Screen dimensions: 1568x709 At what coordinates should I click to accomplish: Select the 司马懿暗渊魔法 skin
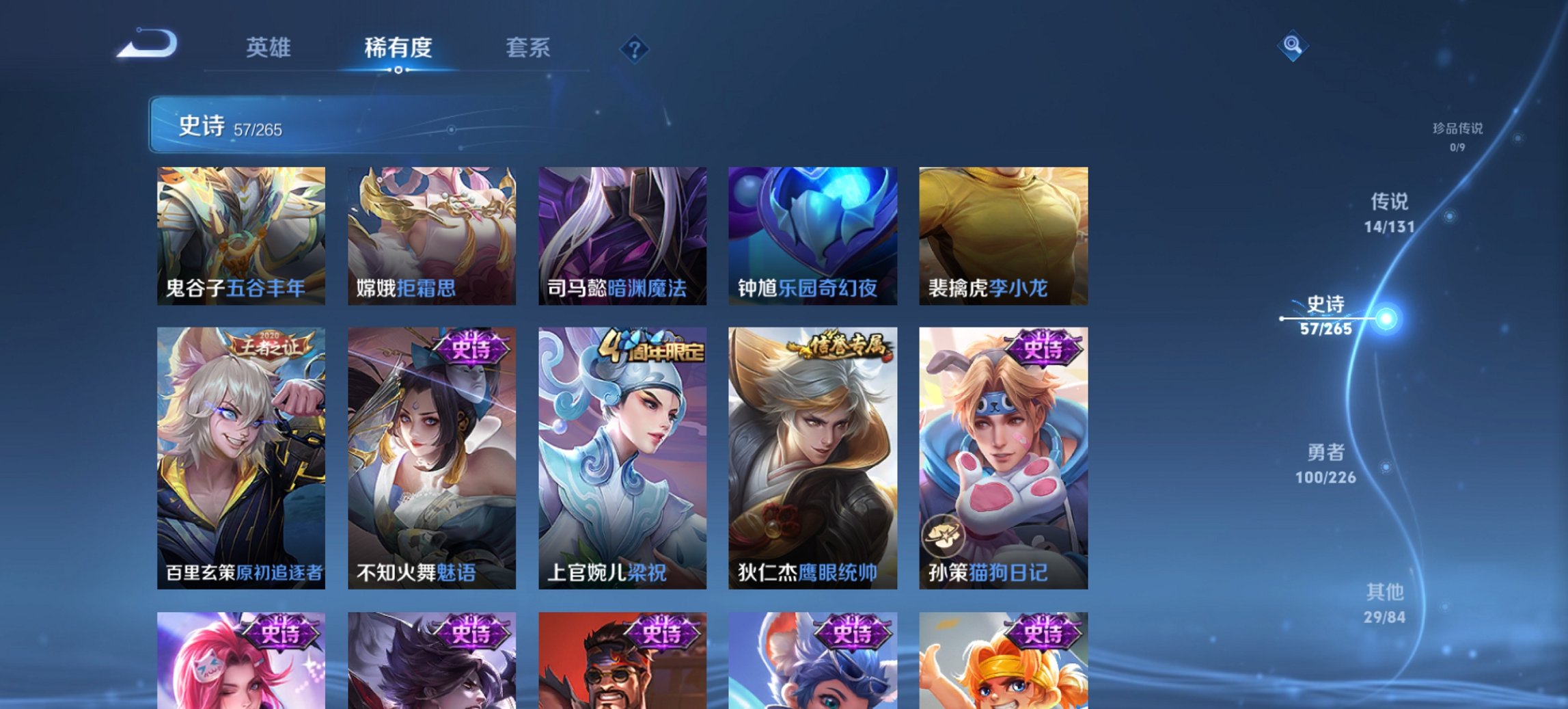pyautogui.click(x=620, y=236)
